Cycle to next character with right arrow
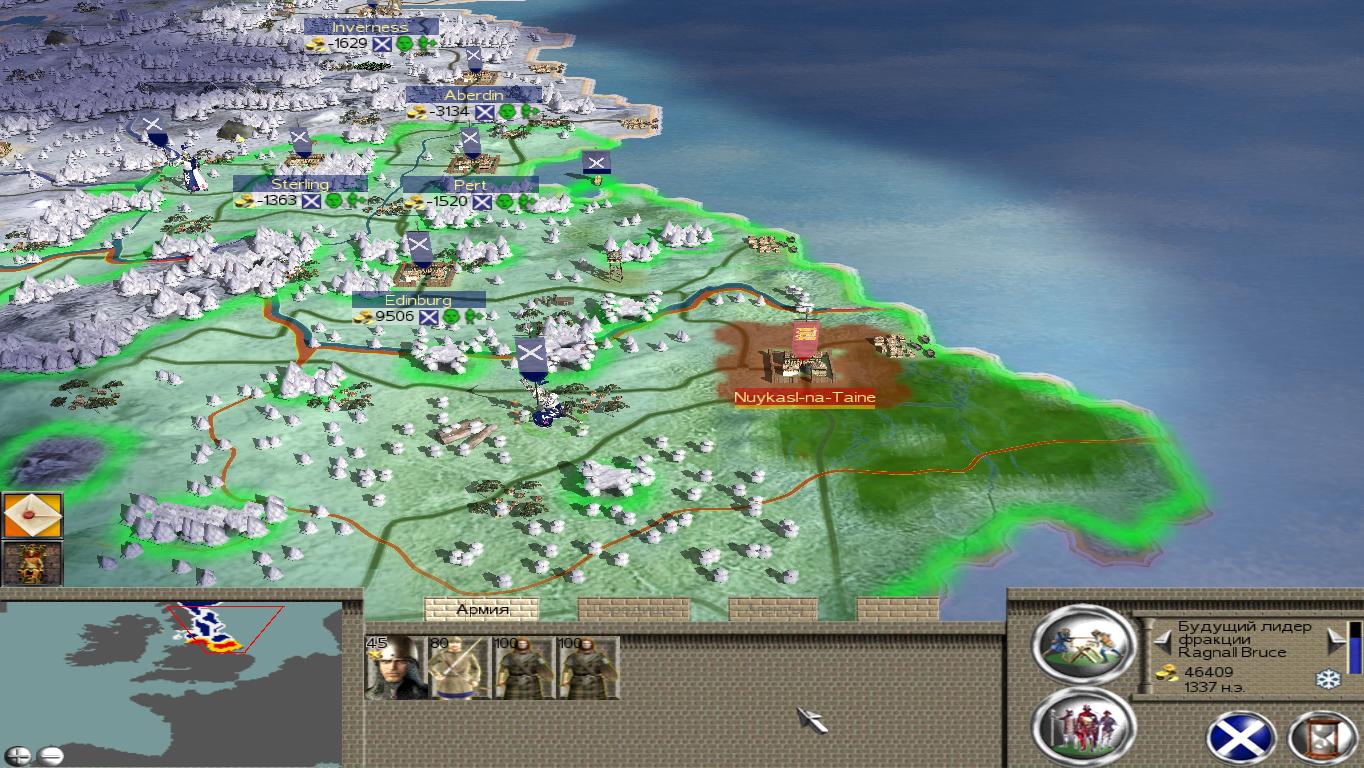The height and width of the screenshot is (768, 1364). pos(1335,638)
